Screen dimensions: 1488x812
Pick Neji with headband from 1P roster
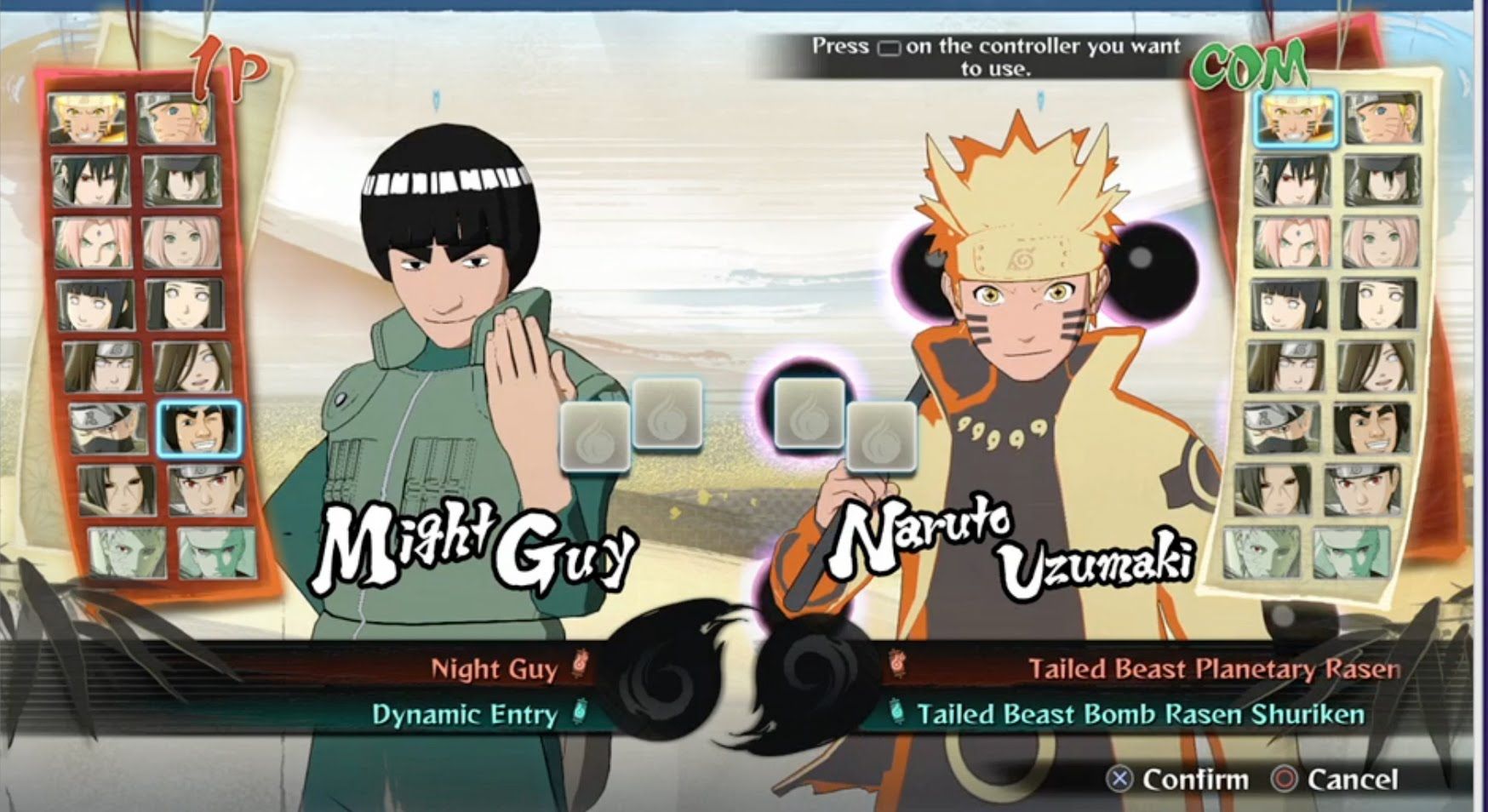(102, 366)
